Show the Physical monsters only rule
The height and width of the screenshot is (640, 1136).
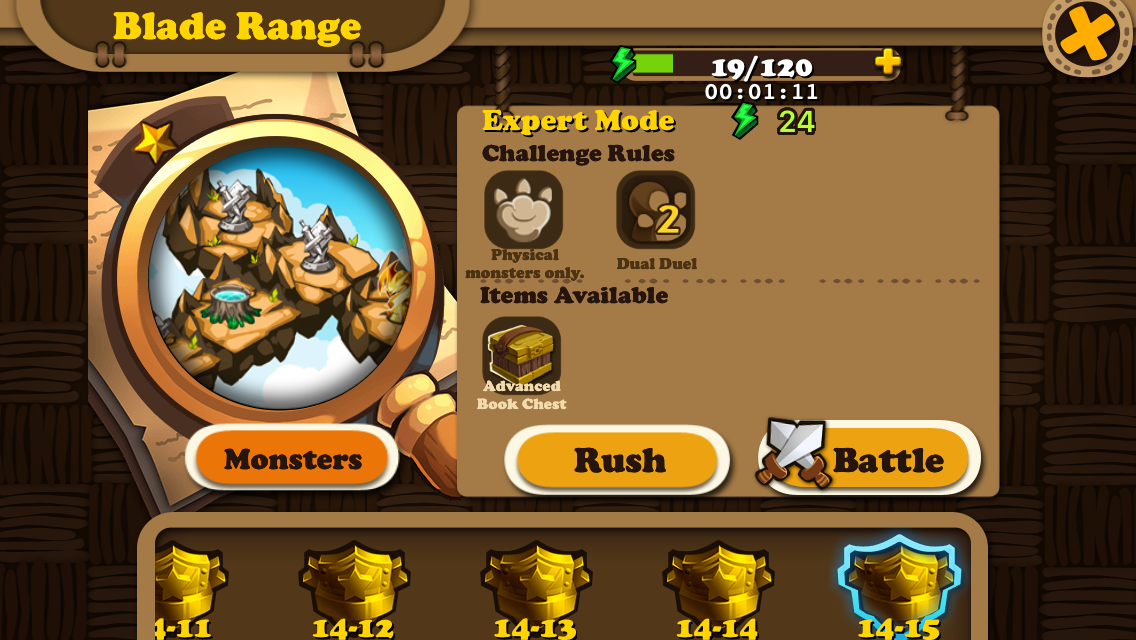523,209
